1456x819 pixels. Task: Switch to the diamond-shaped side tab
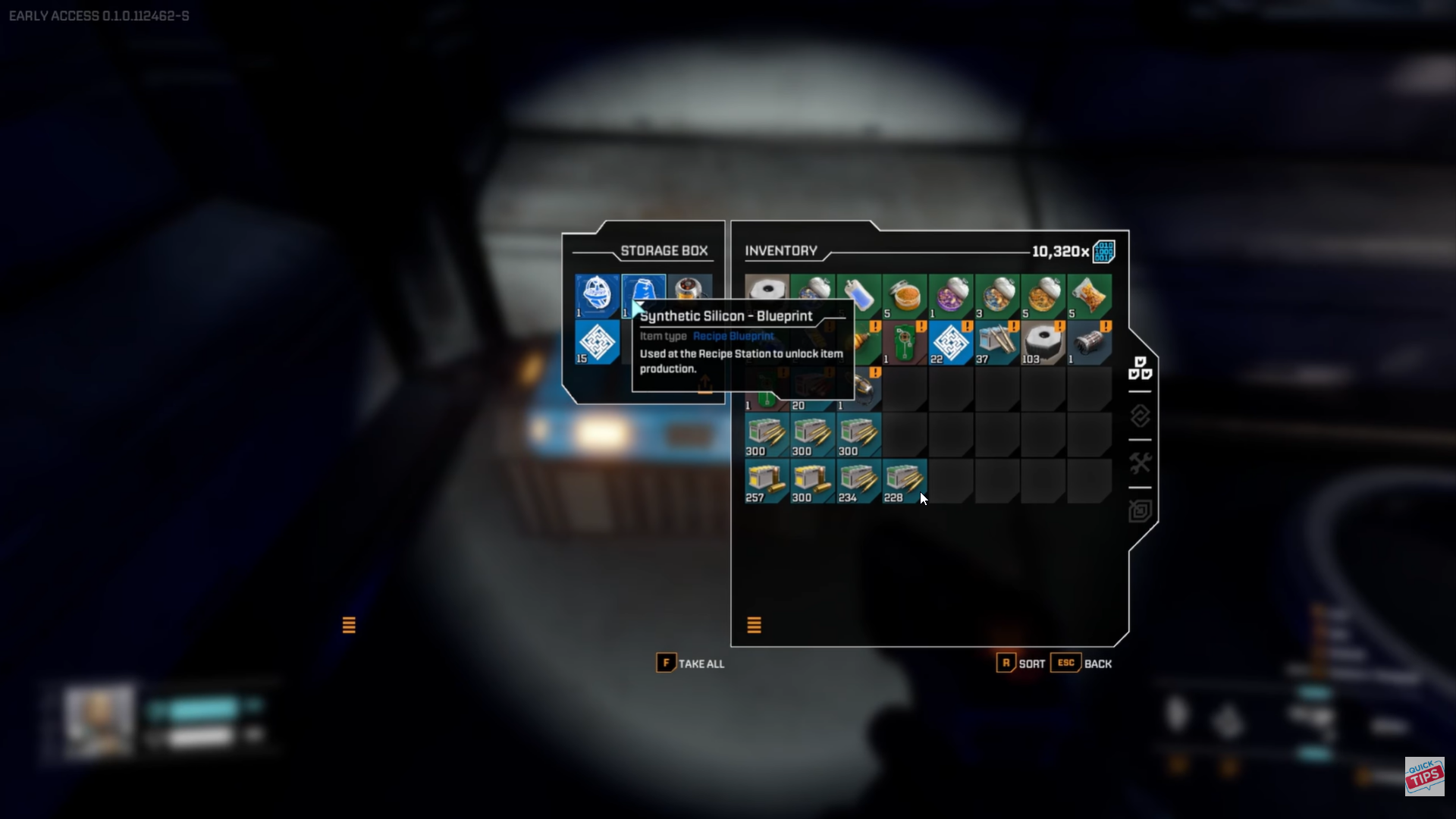(x=1140, y=416)
